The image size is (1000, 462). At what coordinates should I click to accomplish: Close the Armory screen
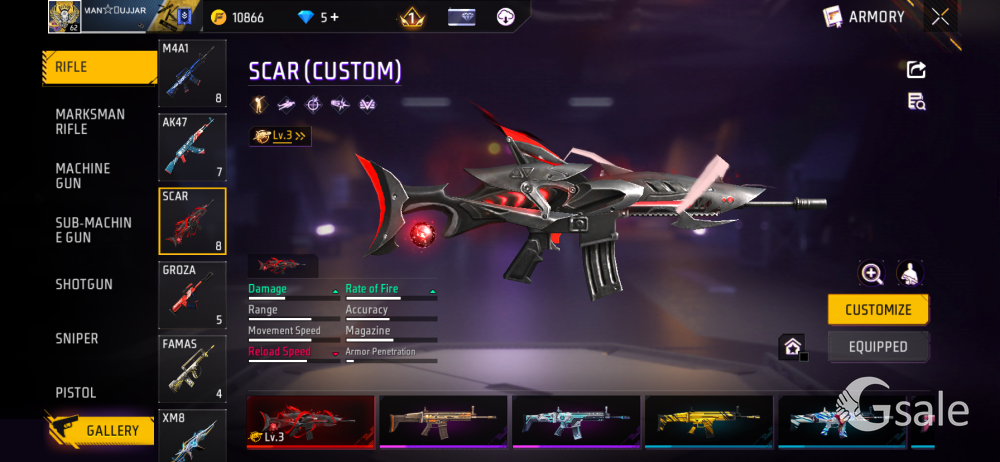(x=940, y=16)
